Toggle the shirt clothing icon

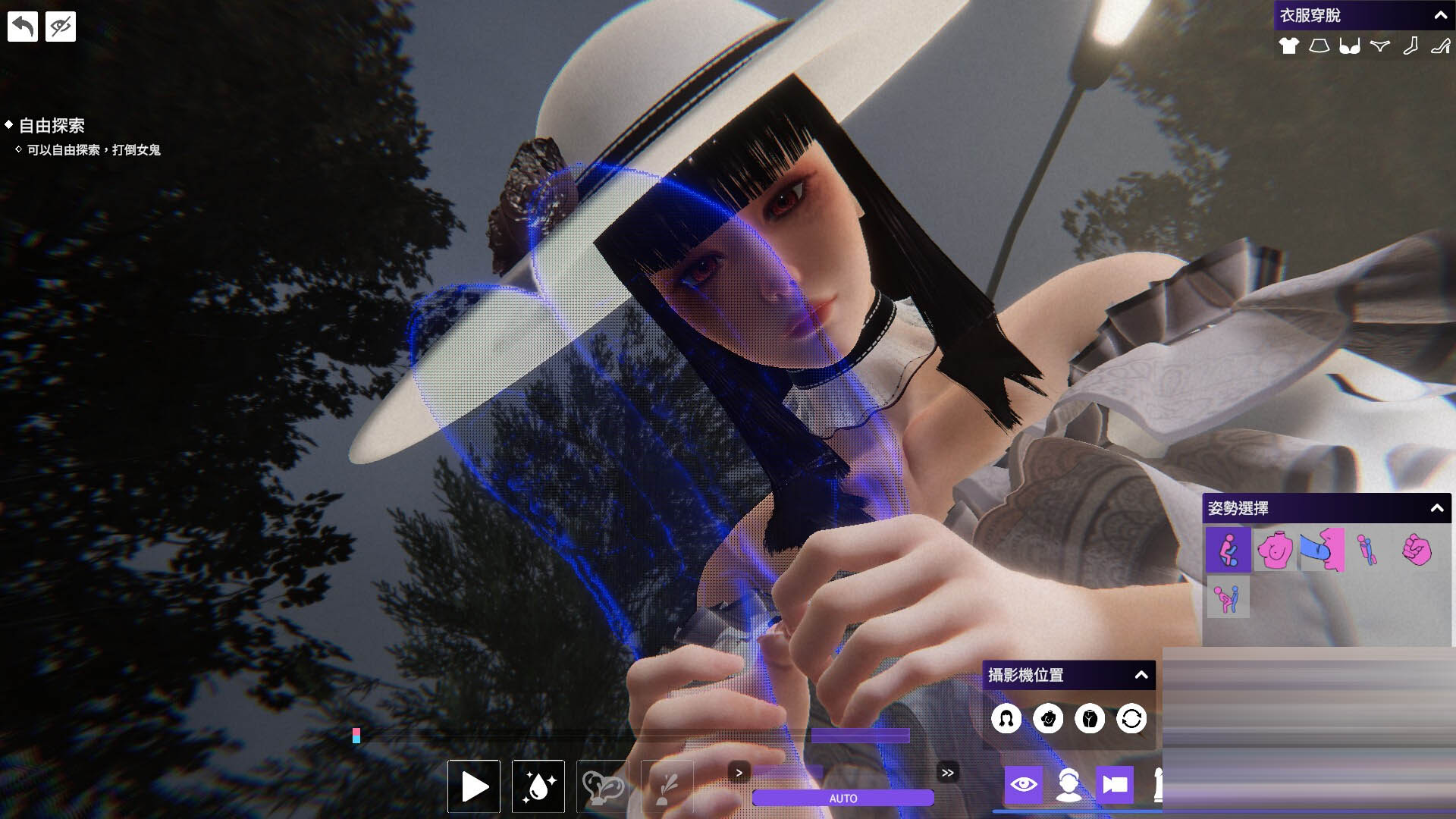[1288, 46]
